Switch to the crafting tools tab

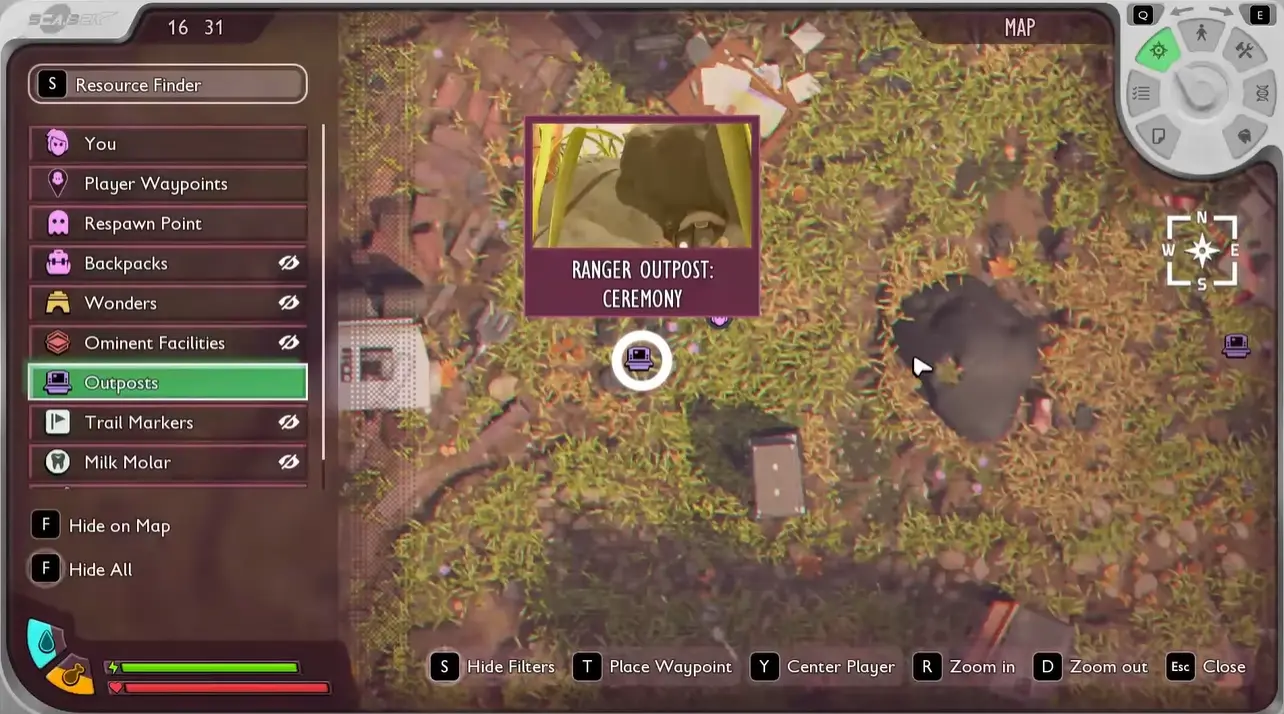pos(1244,50)
